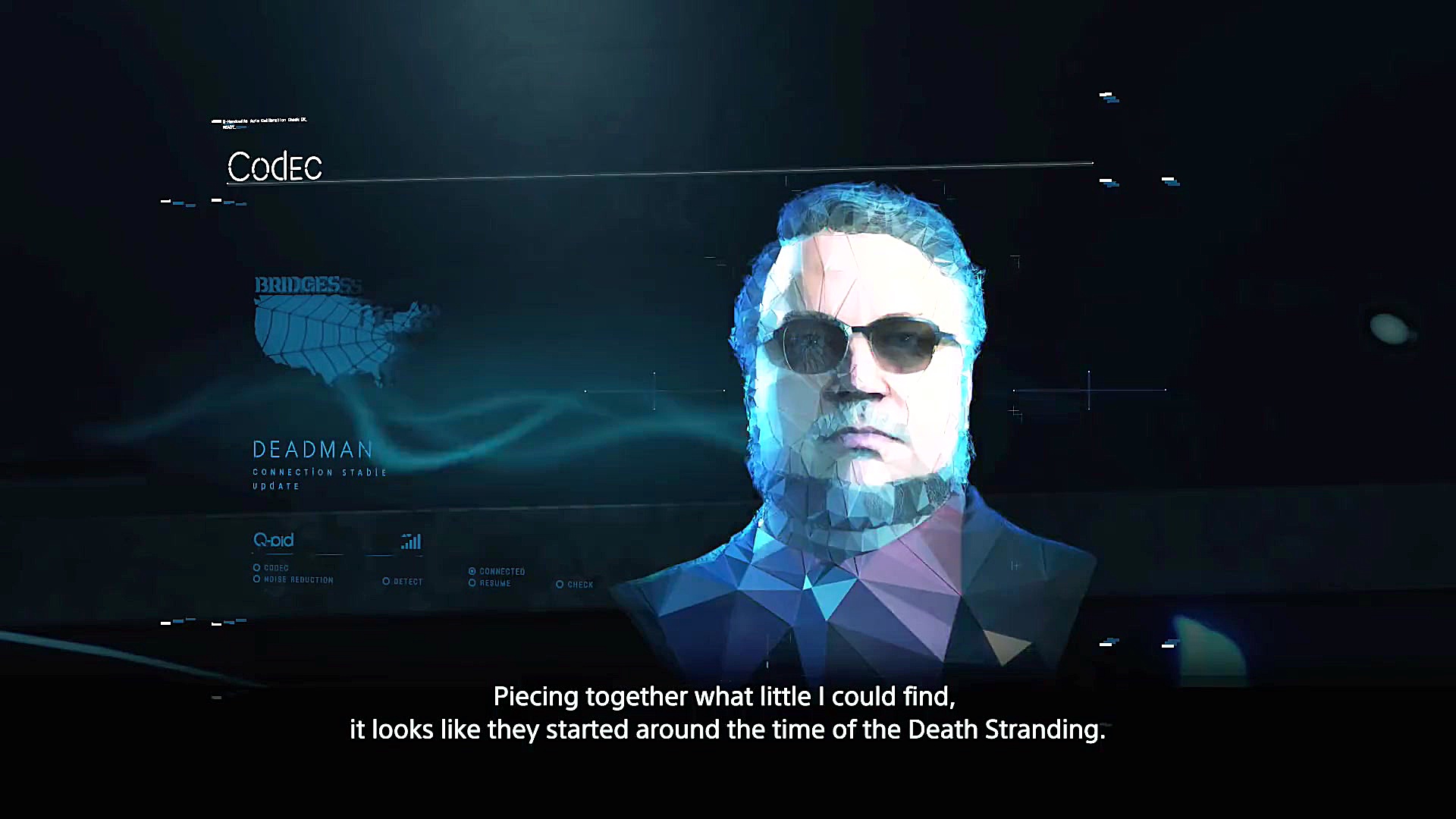Select the CONNECTED status indicator
The image size is (1456, 819).
coord(473,572)
